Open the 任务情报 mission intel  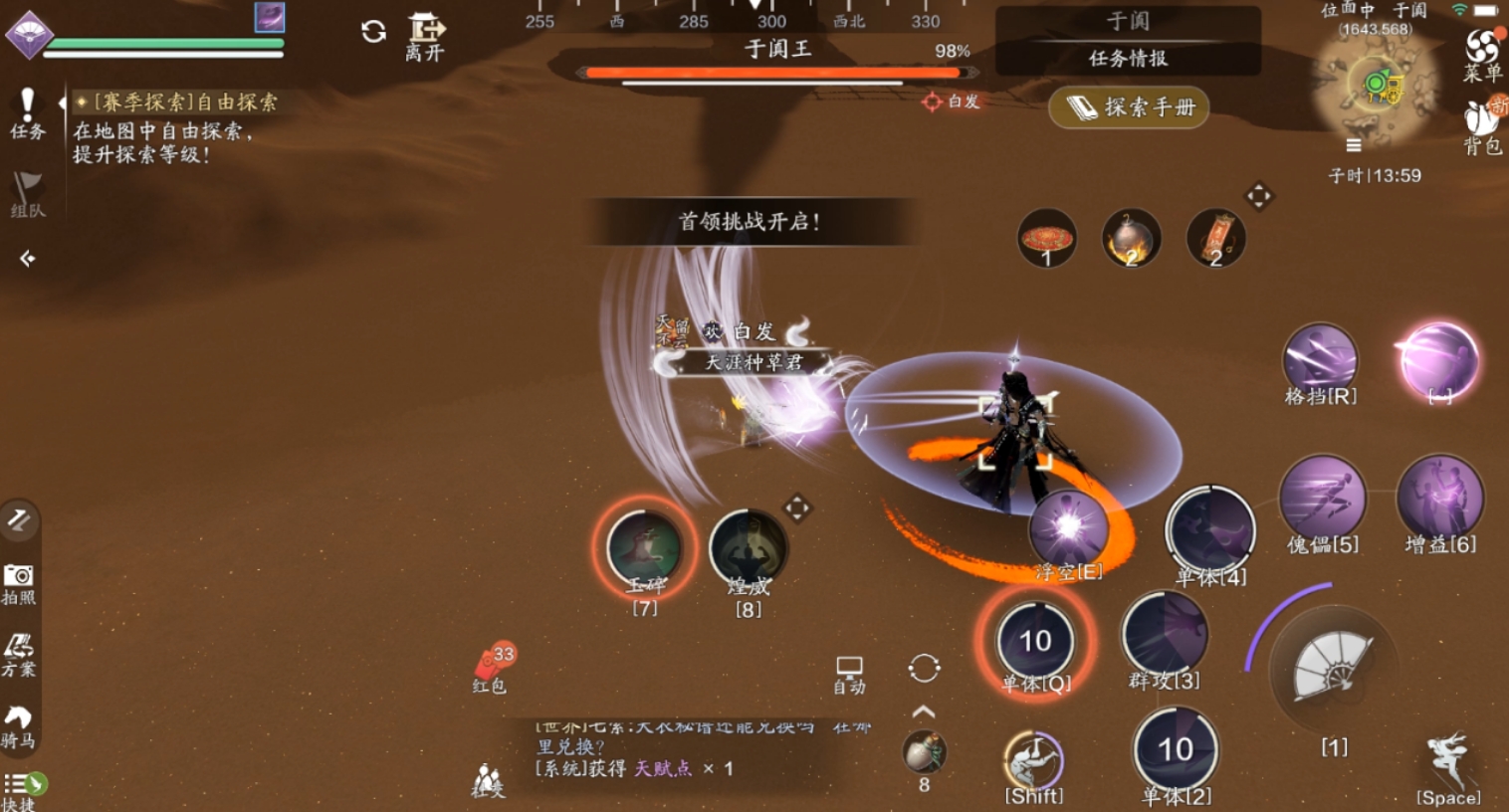(x=1128, y=58)
